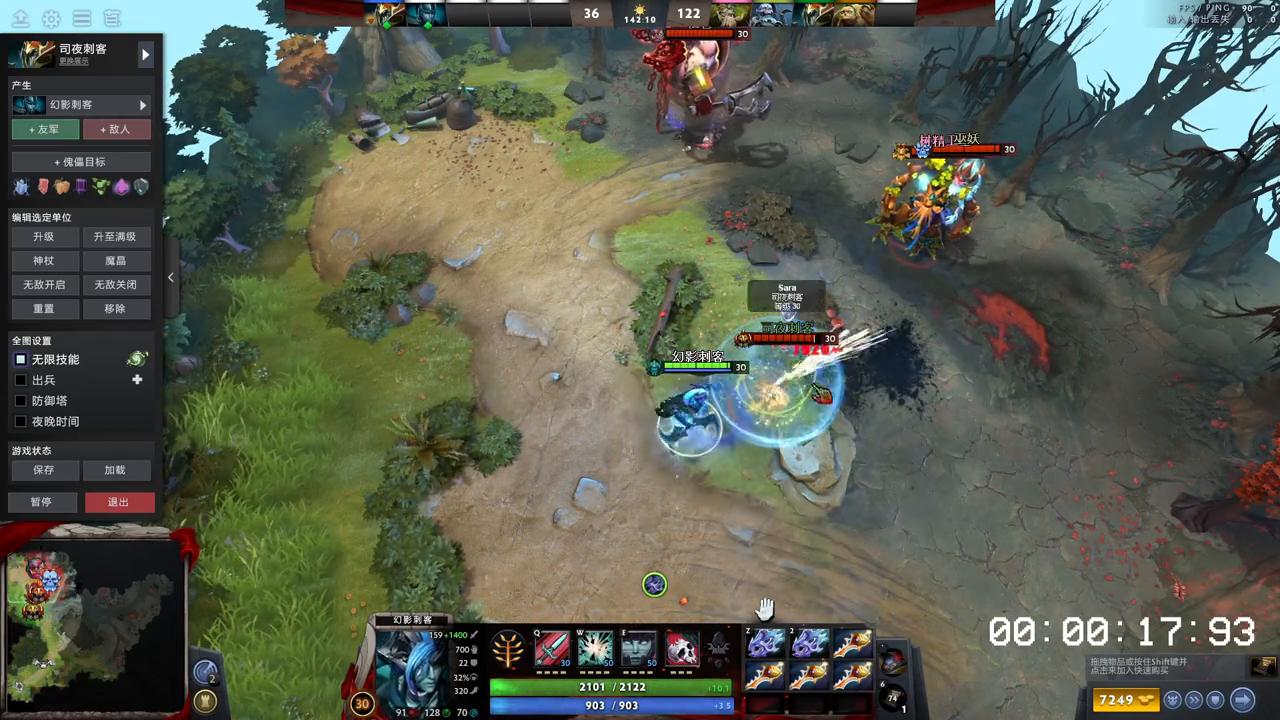This screenshot has width=1280, height=720.
Task: Select the Stifling Dagger ability (Q)
Action: coord(550,650)
